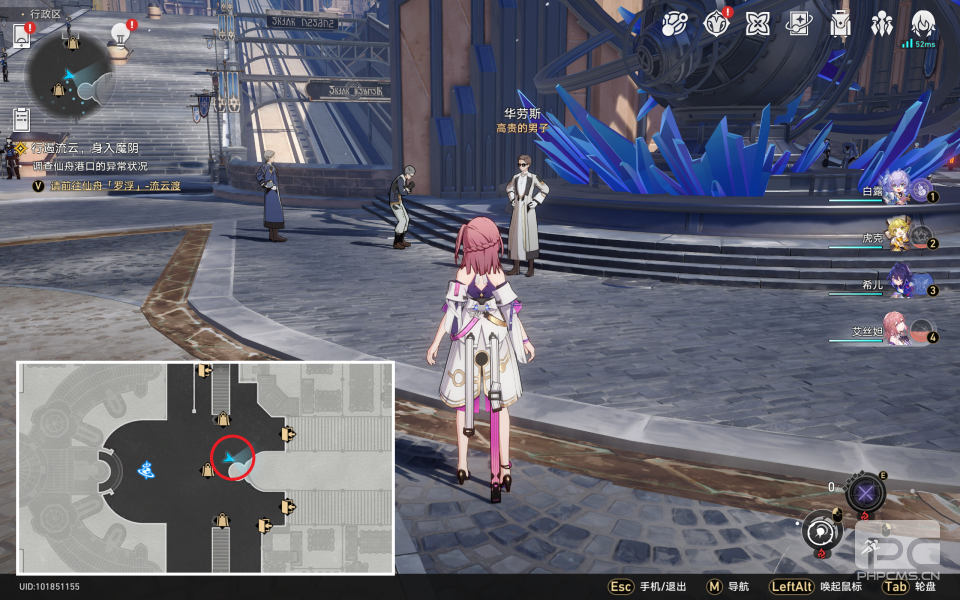Click the enlarged map overlay panel

tap(205, 468)
